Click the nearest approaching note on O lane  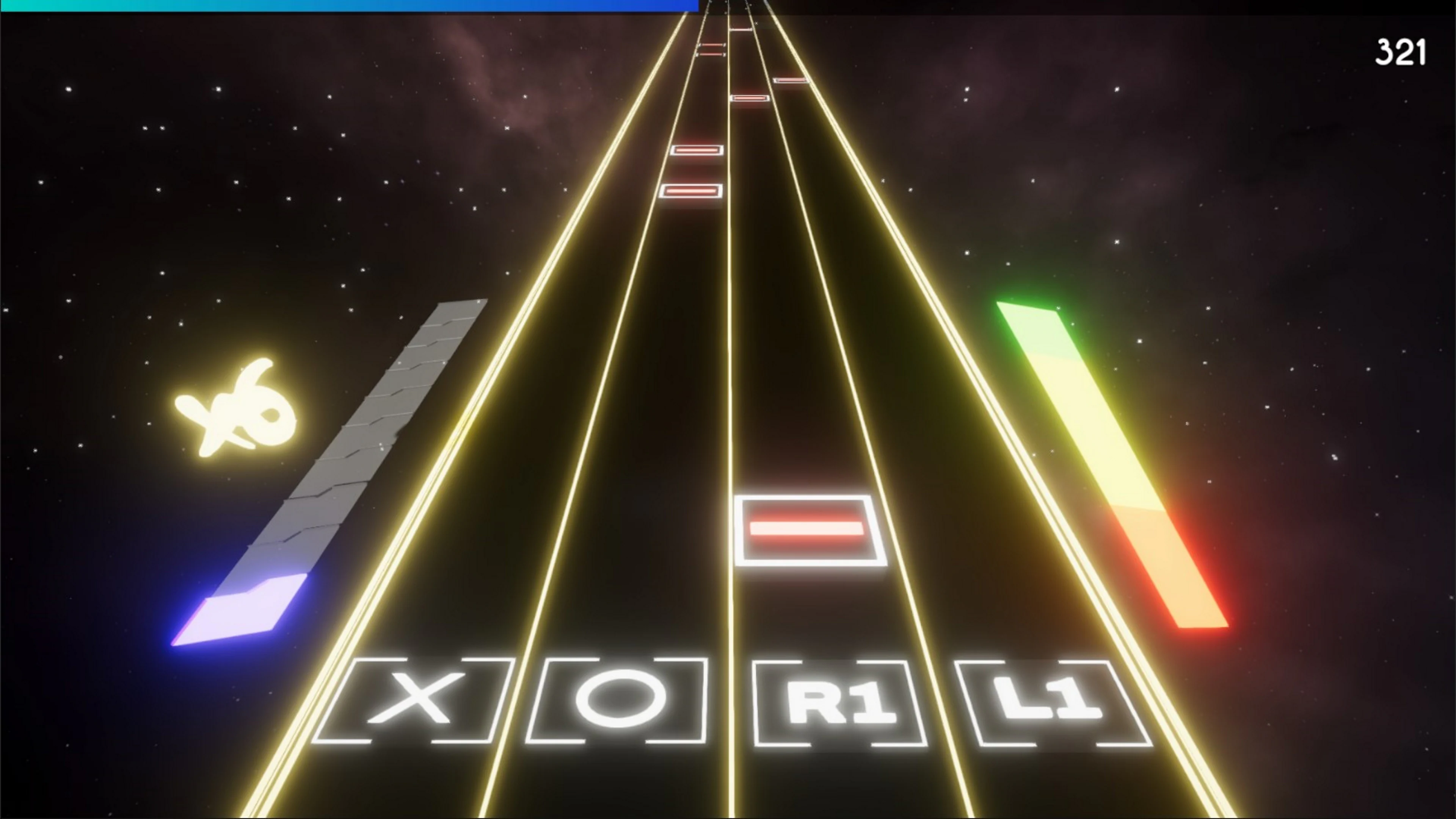click(x=691, y=191)
